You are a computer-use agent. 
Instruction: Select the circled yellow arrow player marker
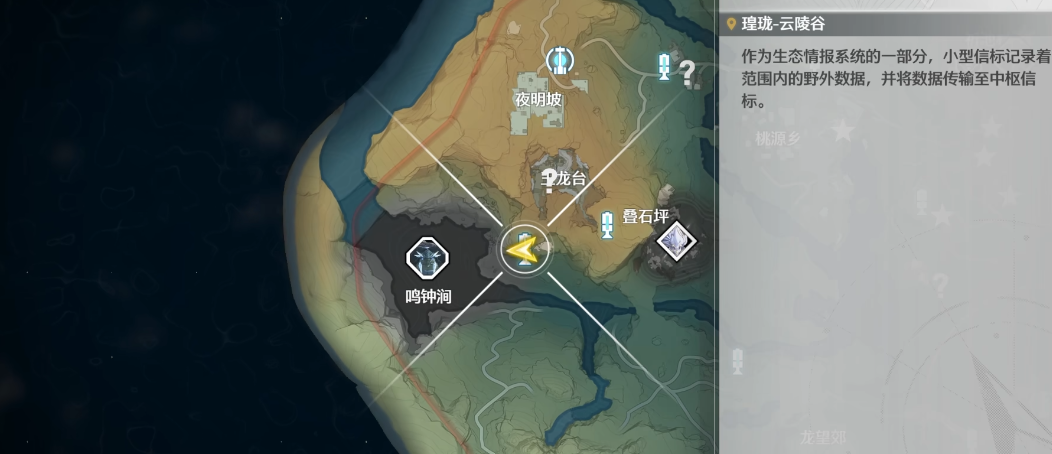(x=525, y=250)
